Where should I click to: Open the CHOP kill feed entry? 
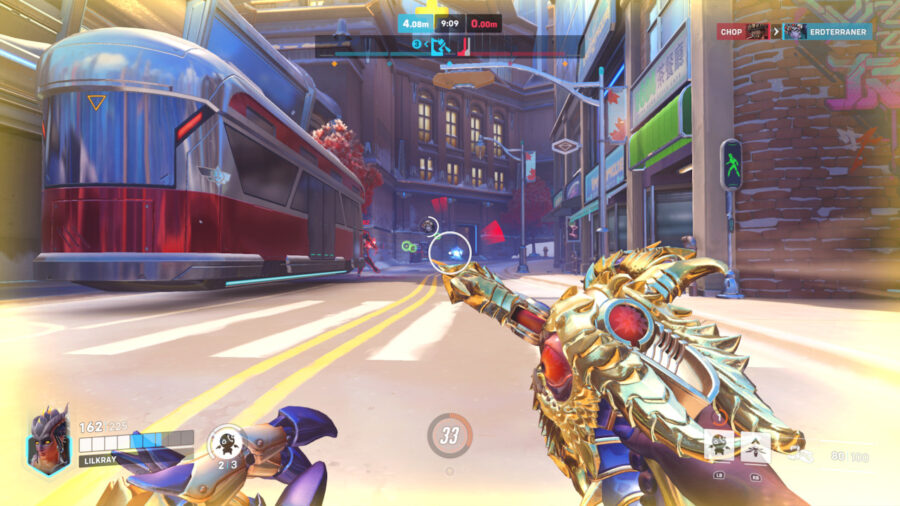click(741, 32)
